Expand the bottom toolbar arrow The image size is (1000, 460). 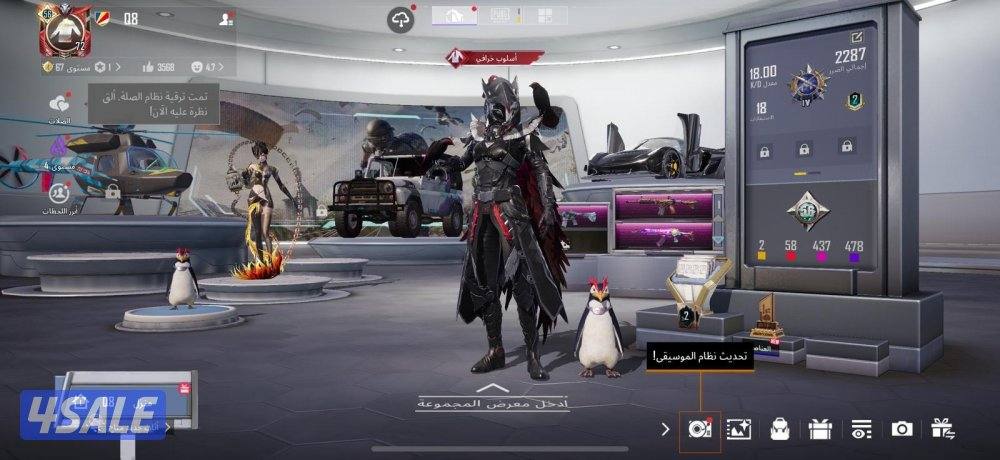[666, 429]
